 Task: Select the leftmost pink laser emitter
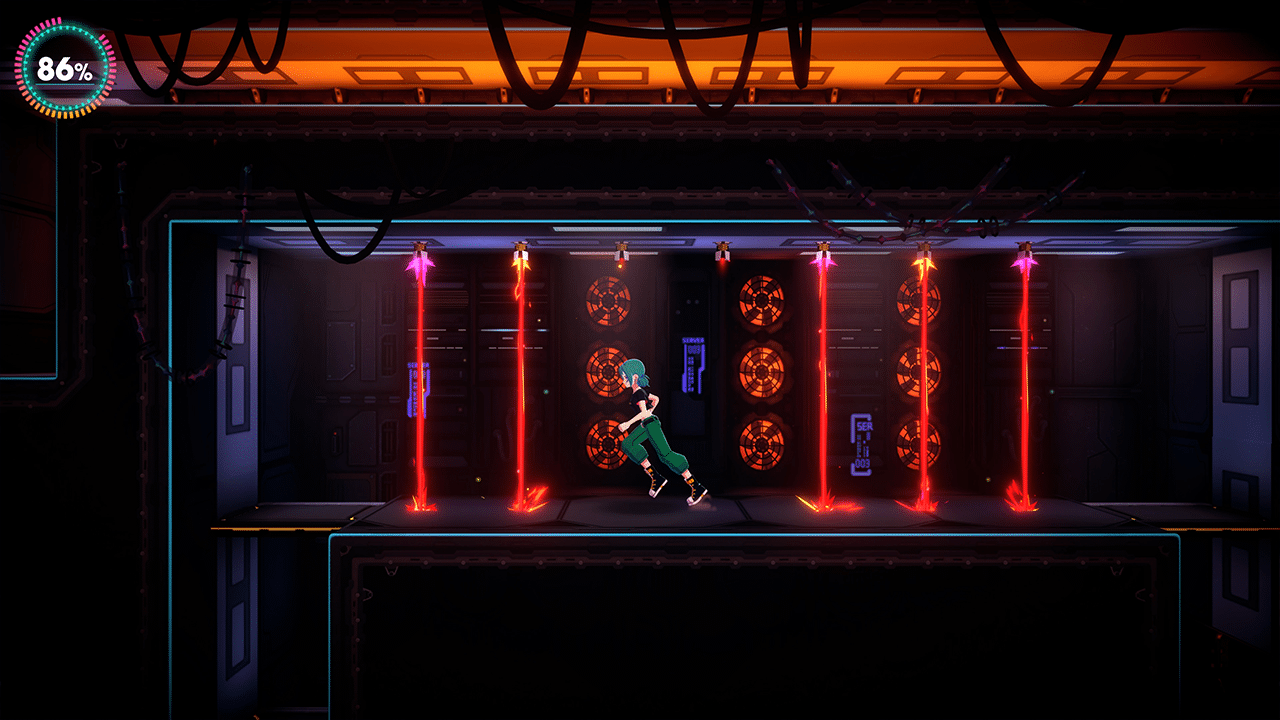pyautogui.click(x=420, y=250)
